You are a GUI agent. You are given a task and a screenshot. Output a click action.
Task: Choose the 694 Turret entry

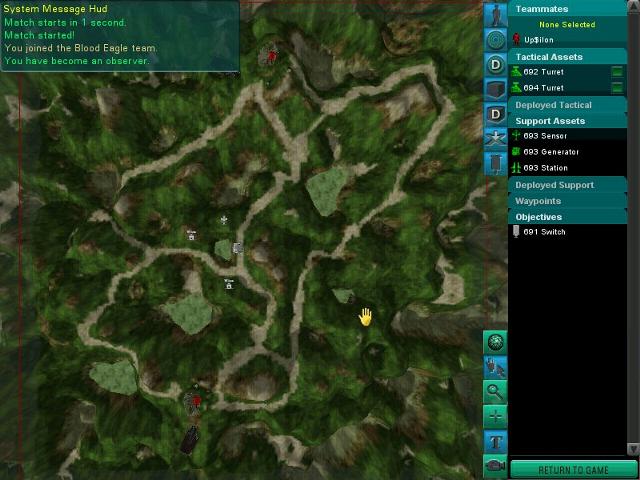[x=544, y=88]
